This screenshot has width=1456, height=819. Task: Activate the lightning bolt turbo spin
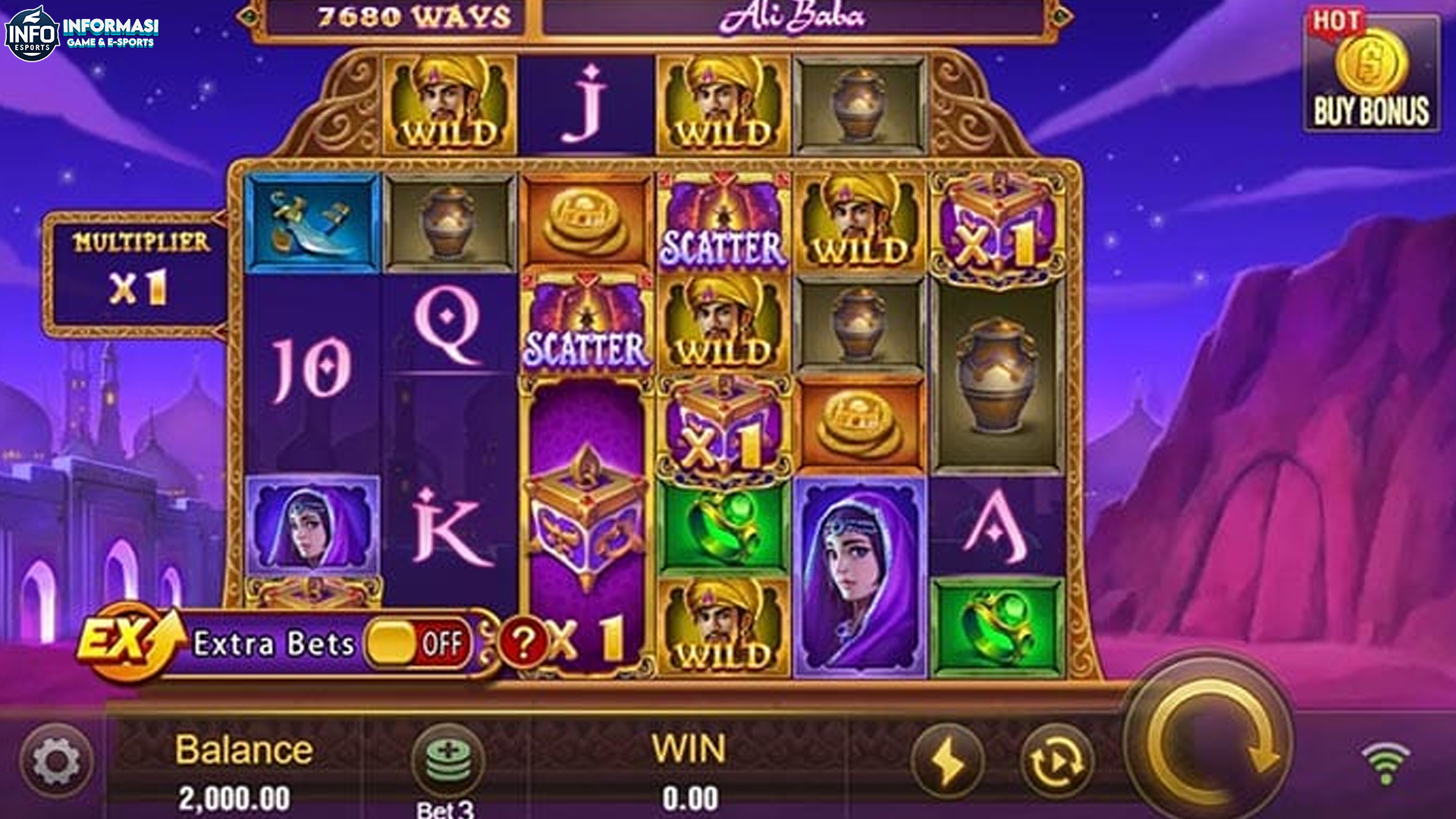point(947,762)
